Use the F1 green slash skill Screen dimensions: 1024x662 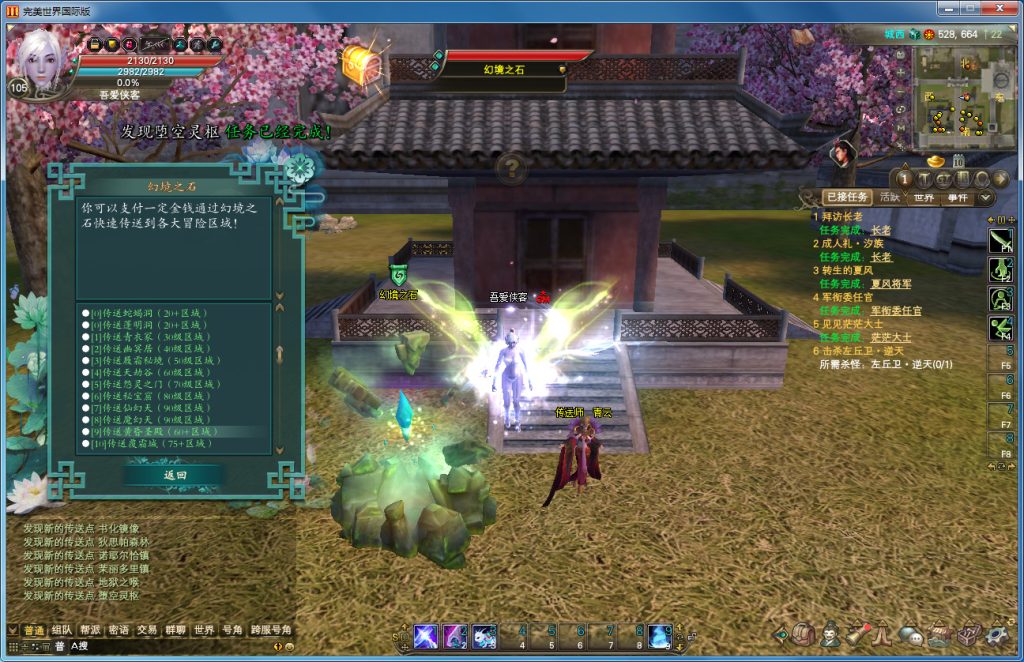(1000, 240)
